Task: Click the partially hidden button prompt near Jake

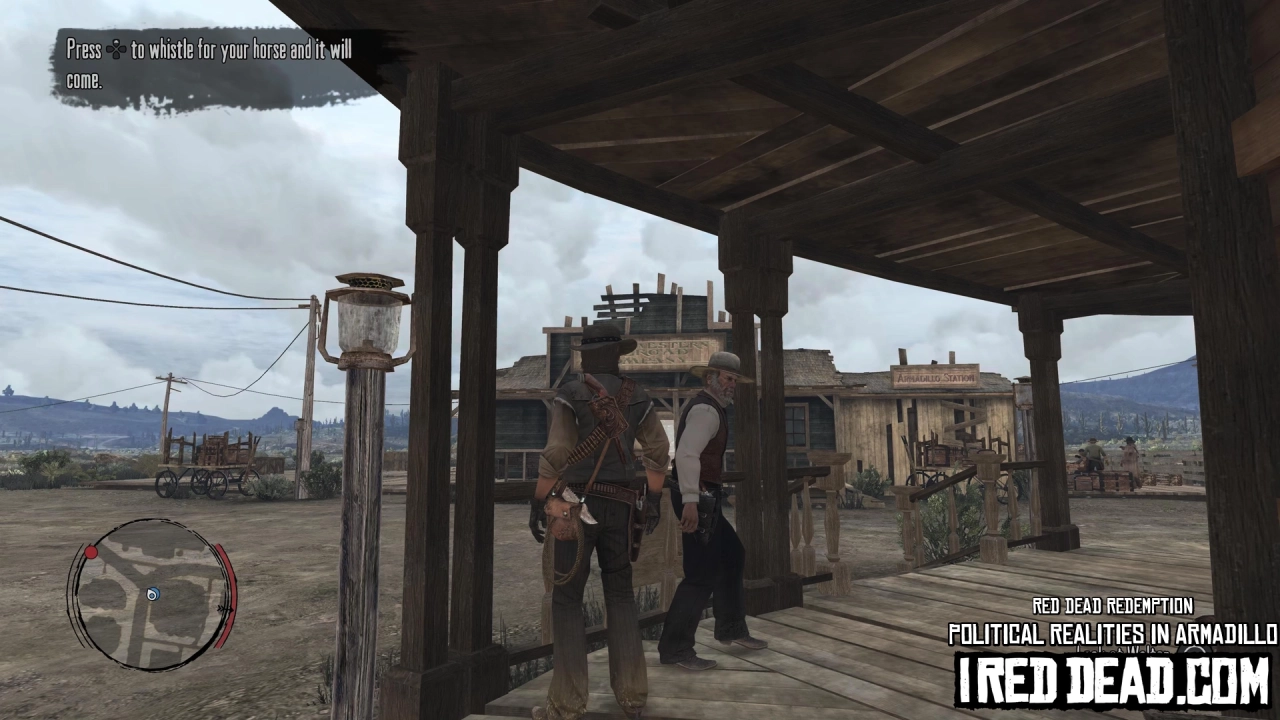Action: coord(1193,651)
